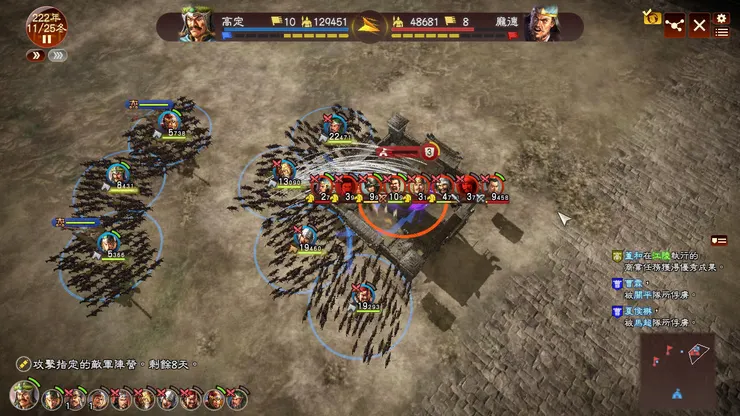
Task: Select the friendly unit with 5366 troops
Action: click(x=108, y=243)
